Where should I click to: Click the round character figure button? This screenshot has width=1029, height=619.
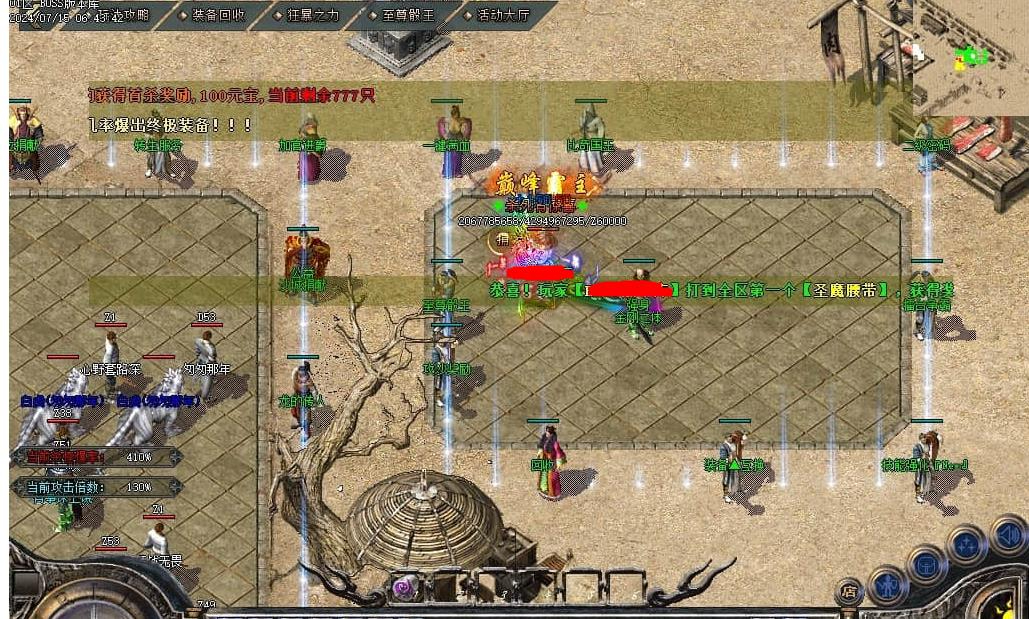click(x=886, y=584)
